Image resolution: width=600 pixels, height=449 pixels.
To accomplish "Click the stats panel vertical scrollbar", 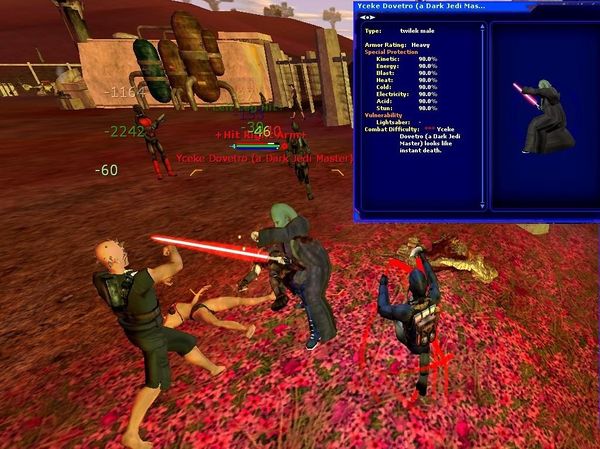I will pyautogui.click(x=483, y=110).
